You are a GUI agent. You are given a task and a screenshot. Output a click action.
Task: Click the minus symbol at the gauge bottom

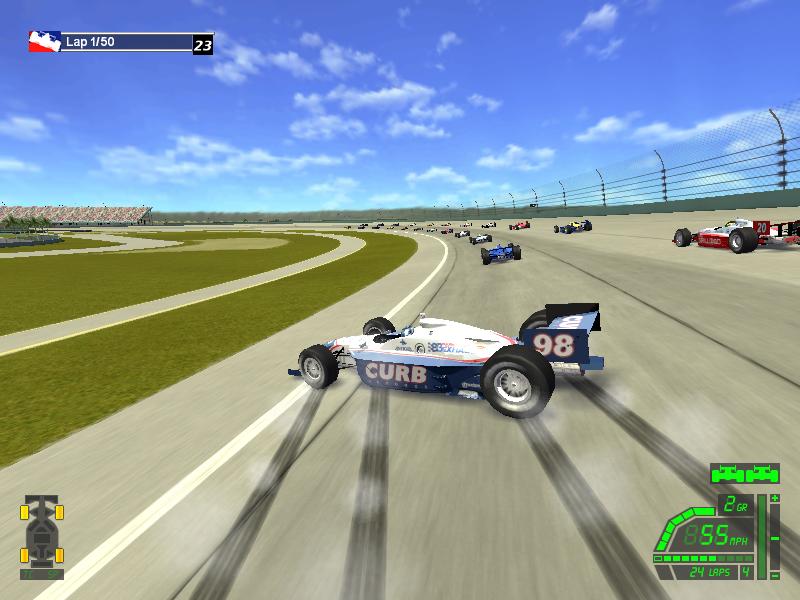tap(774, 573)
